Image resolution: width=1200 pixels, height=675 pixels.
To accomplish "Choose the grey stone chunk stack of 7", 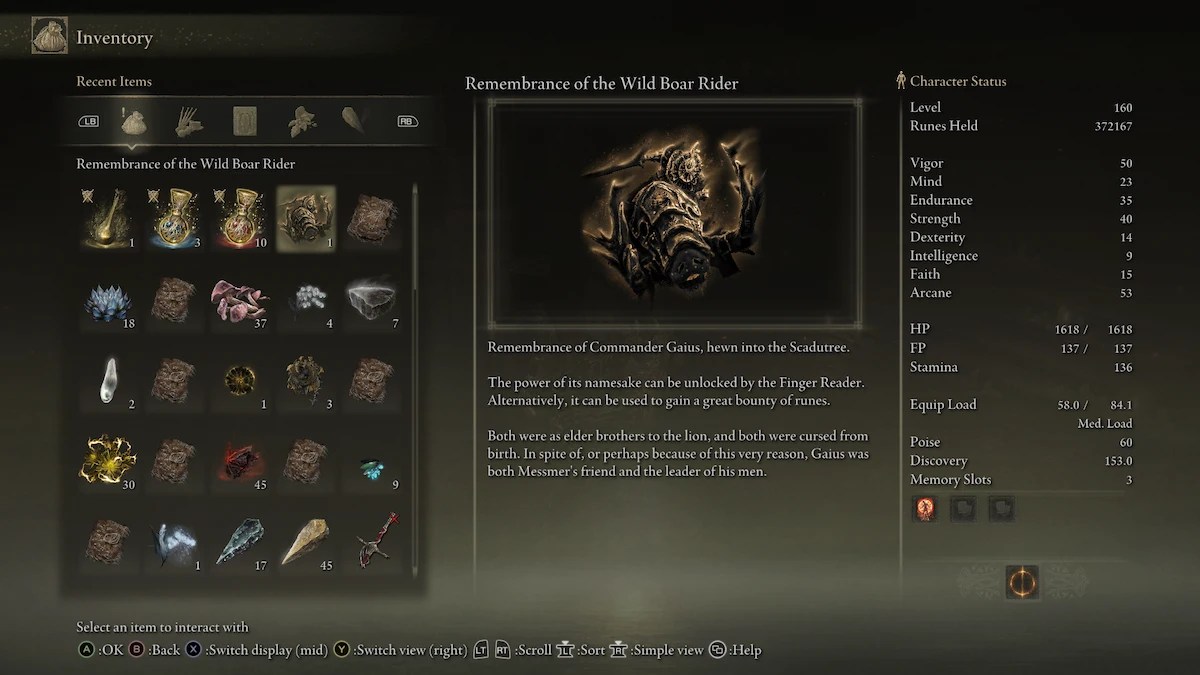I will point(371,299).
